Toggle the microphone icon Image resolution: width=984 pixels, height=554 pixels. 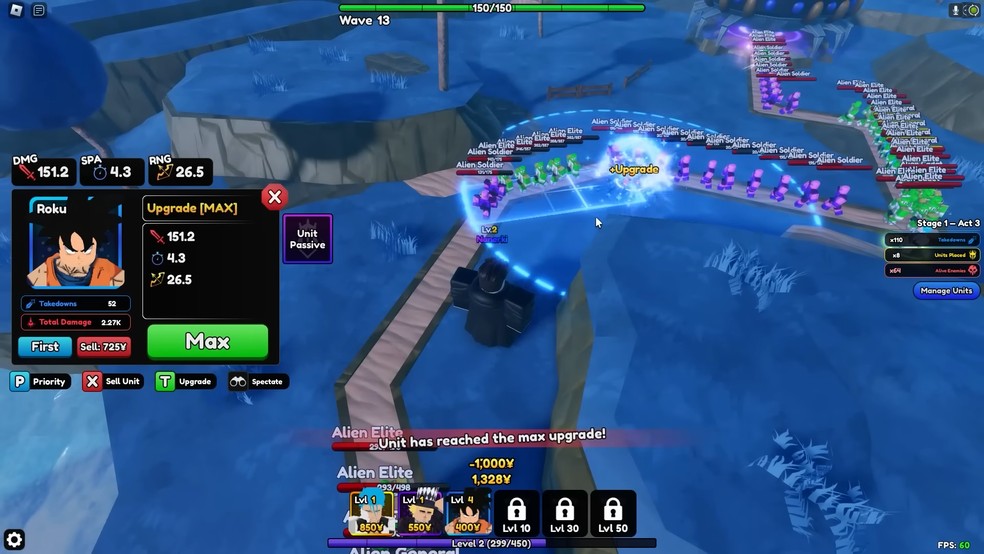coord(955,10)
